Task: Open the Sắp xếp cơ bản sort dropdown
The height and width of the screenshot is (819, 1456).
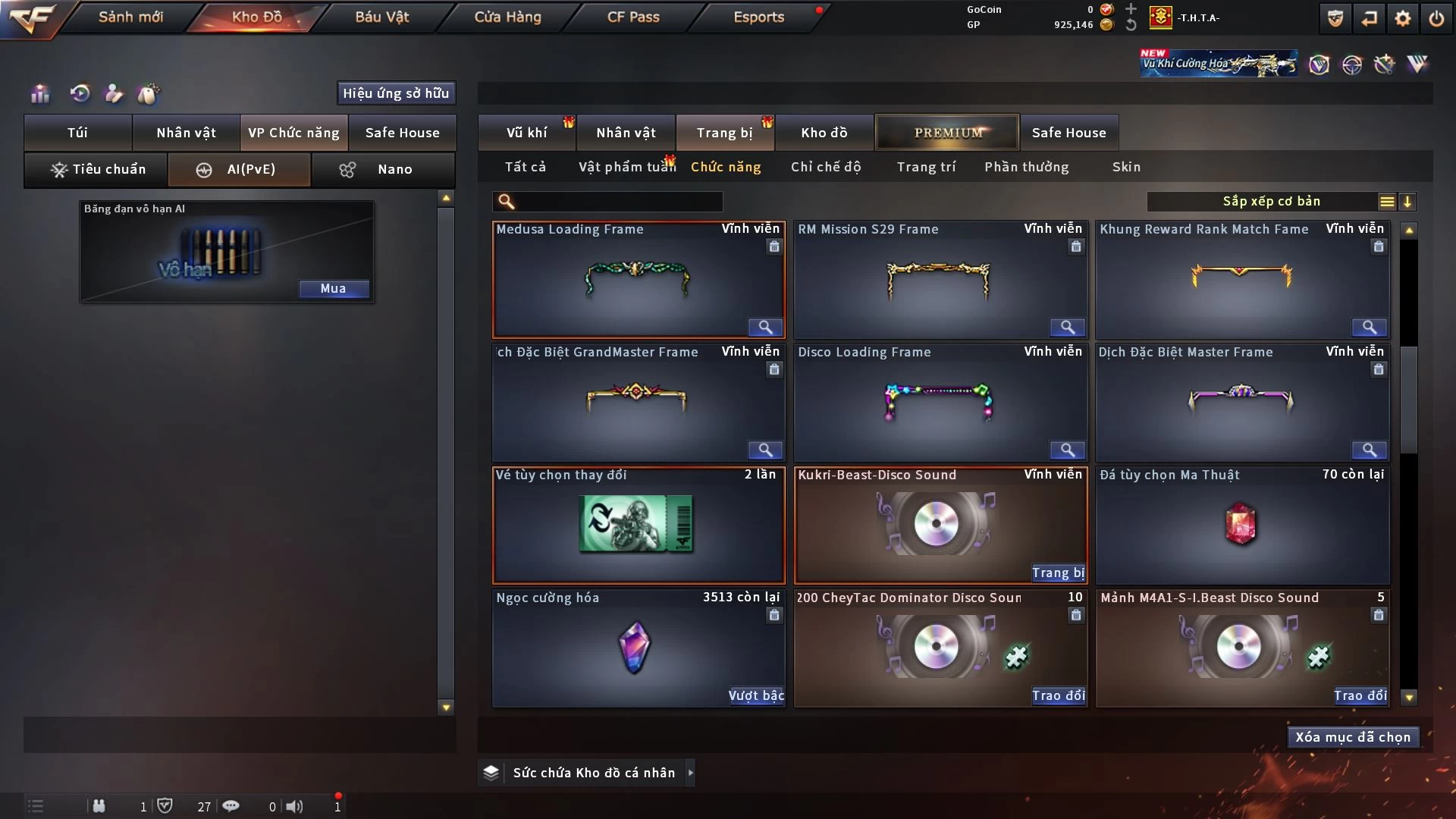Action: [1271, 201]
